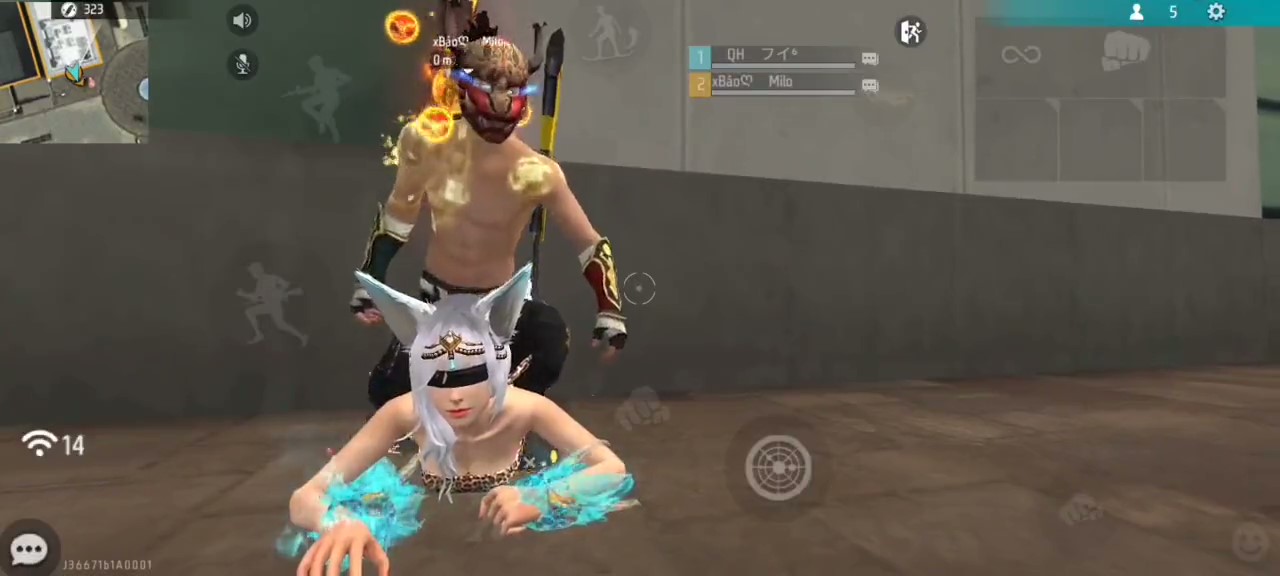Screen dimensions: 1280x576
Task: Open the minimap
Action: (x=74, y=72)
